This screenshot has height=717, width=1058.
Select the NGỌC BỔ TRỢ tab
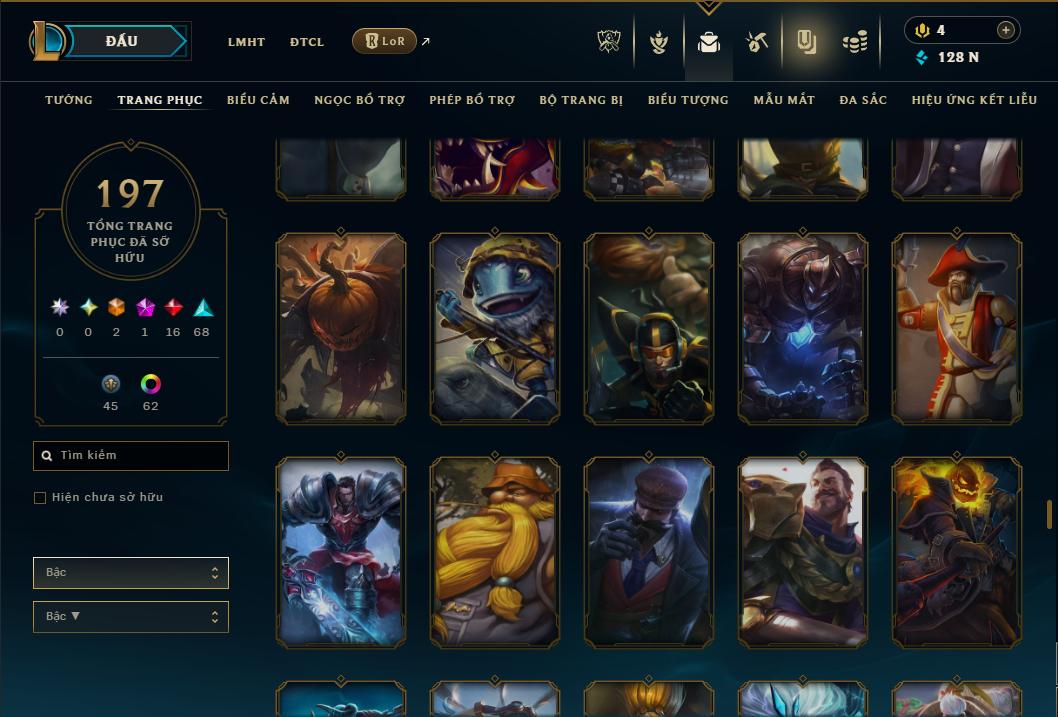[x=359, y=100]
